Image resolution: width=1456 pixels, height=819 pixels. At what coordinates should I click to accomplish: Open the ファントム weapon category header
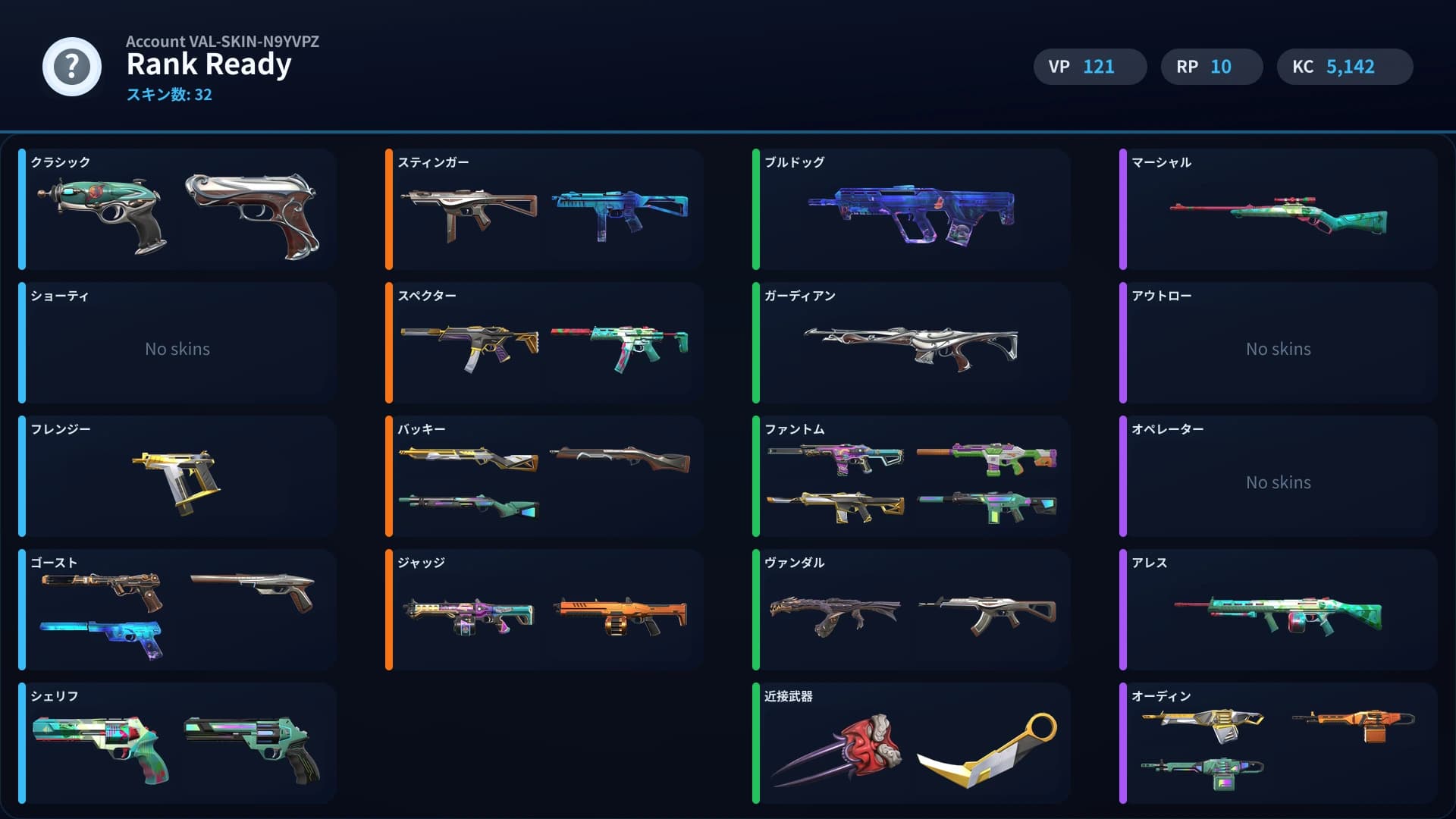(x=794, y=429)
